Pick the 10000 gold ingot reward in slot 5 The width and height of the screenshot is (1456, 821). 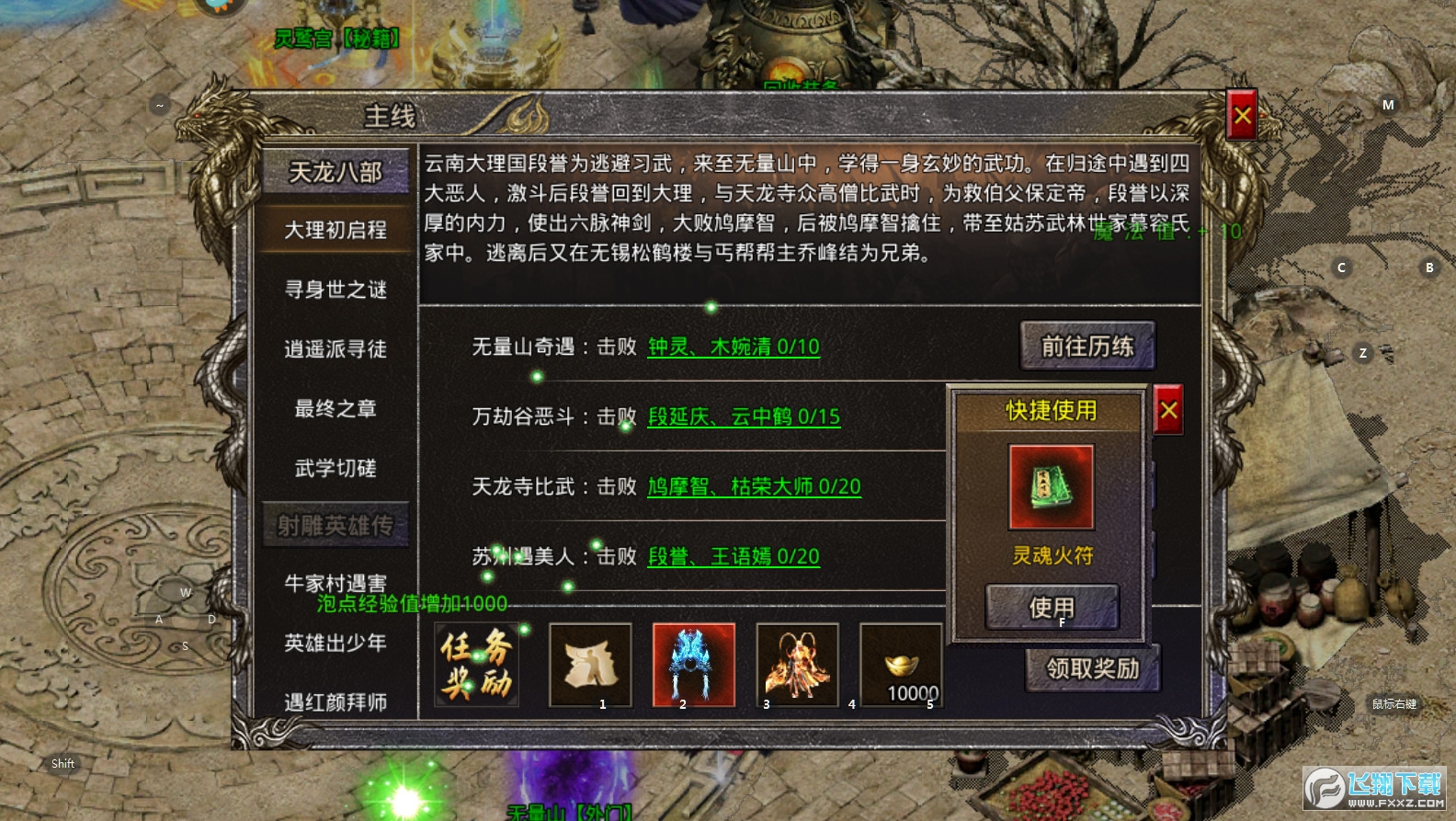[901, 664]
